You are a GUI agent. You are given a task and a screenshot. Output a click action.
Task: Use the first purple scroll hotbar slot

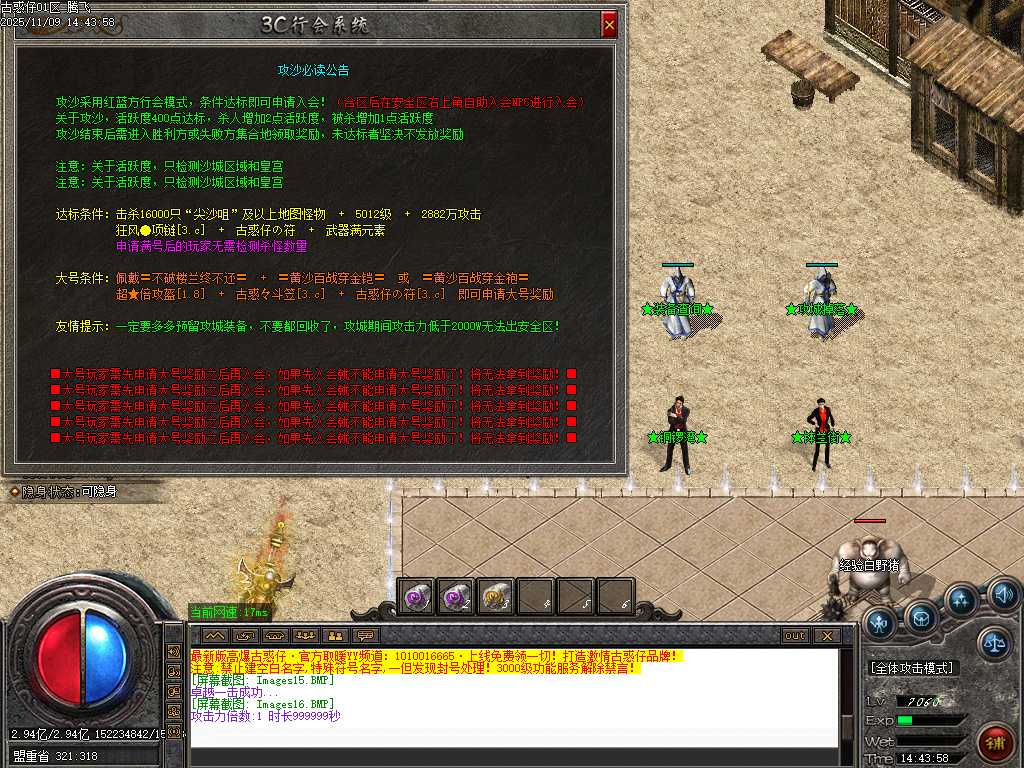pyautogui.click(x=415, y=597)
